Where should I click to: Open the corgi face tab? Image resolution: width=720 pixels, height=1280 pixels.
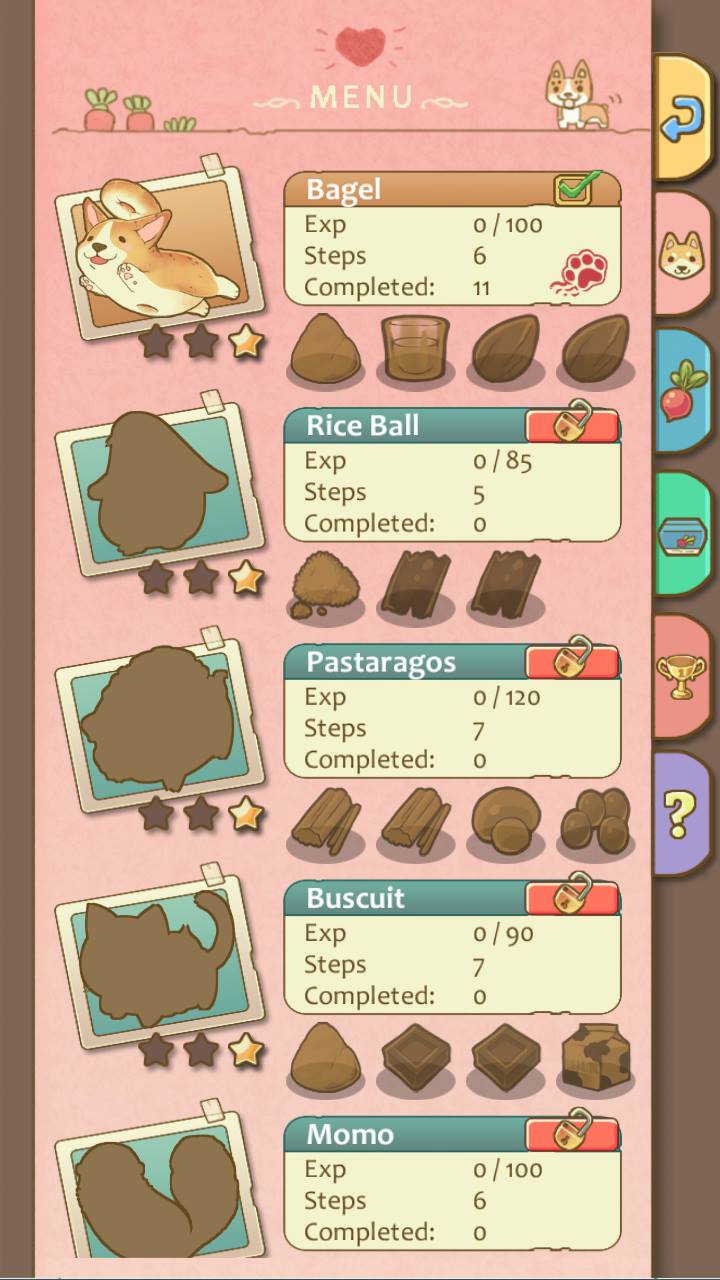682,256
